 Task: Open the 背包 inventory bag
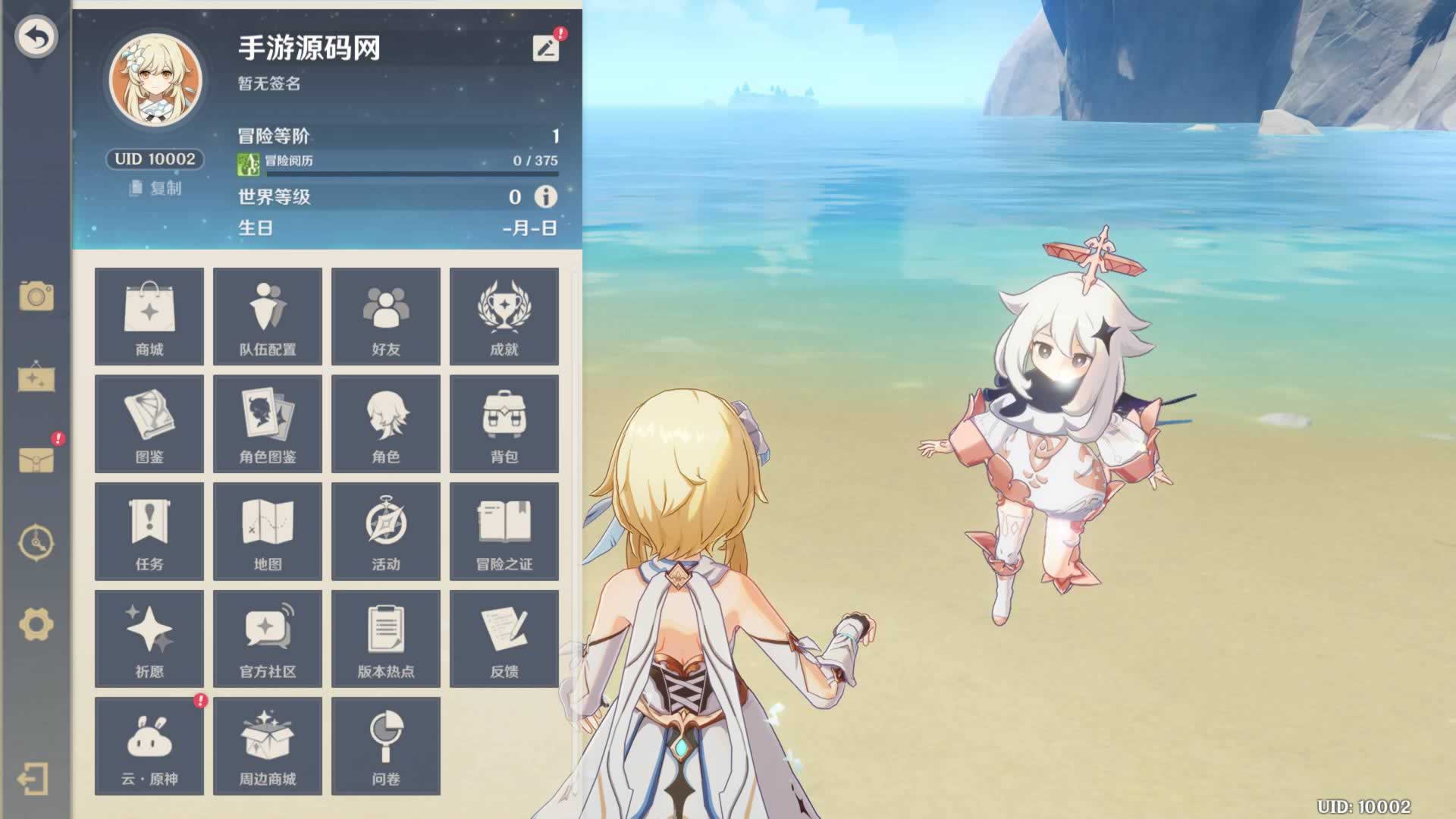504,424
